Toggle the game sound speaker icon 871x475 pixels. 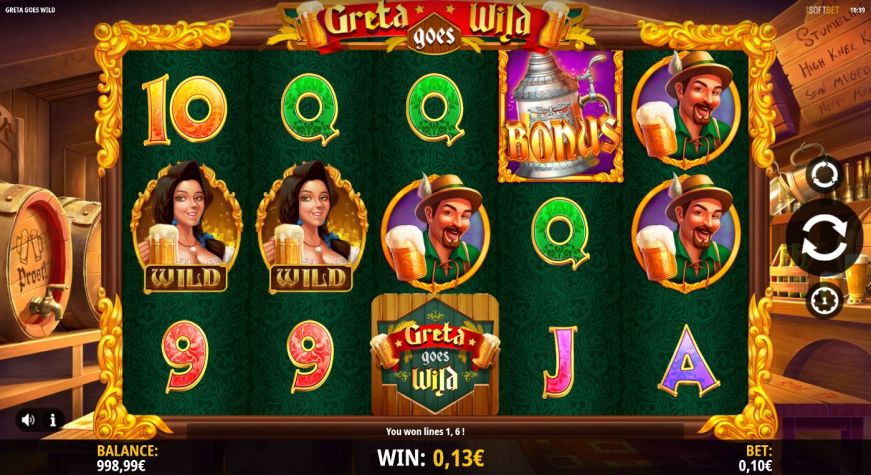28,420
